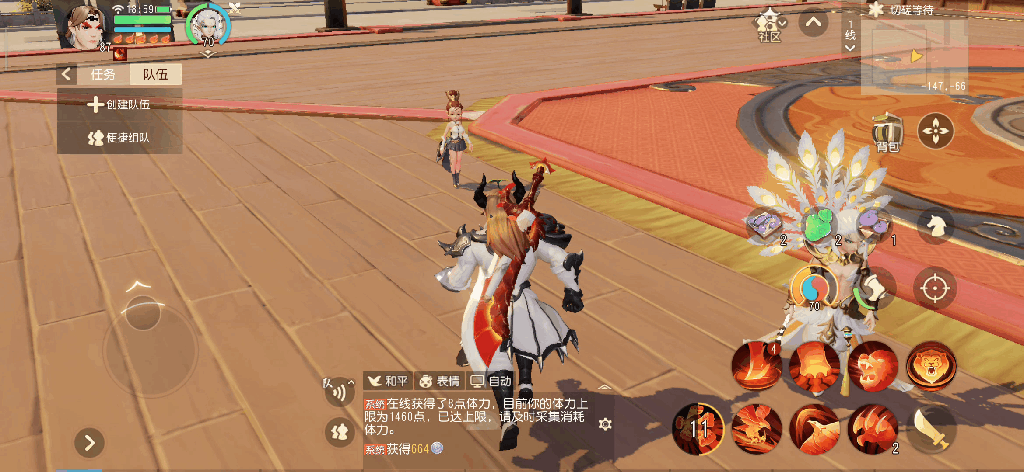
Task: Collapse the quest and team panel arrow
Action: pyautogui.click(x=67, y=74)
